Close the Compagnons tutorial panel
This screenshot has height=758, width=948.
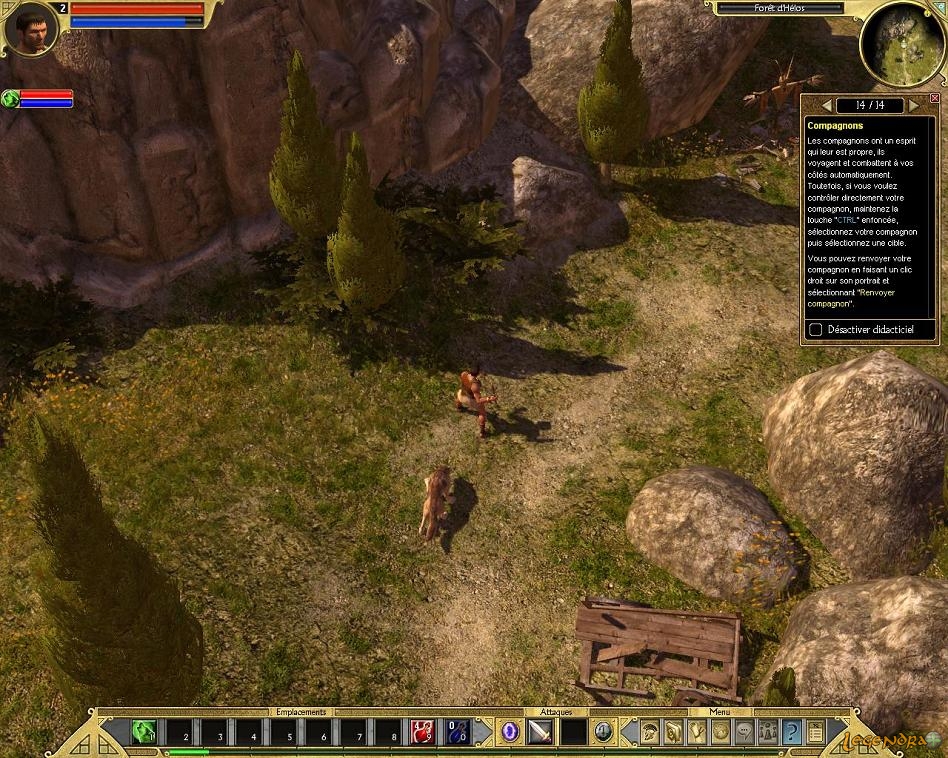coord(935,98)
